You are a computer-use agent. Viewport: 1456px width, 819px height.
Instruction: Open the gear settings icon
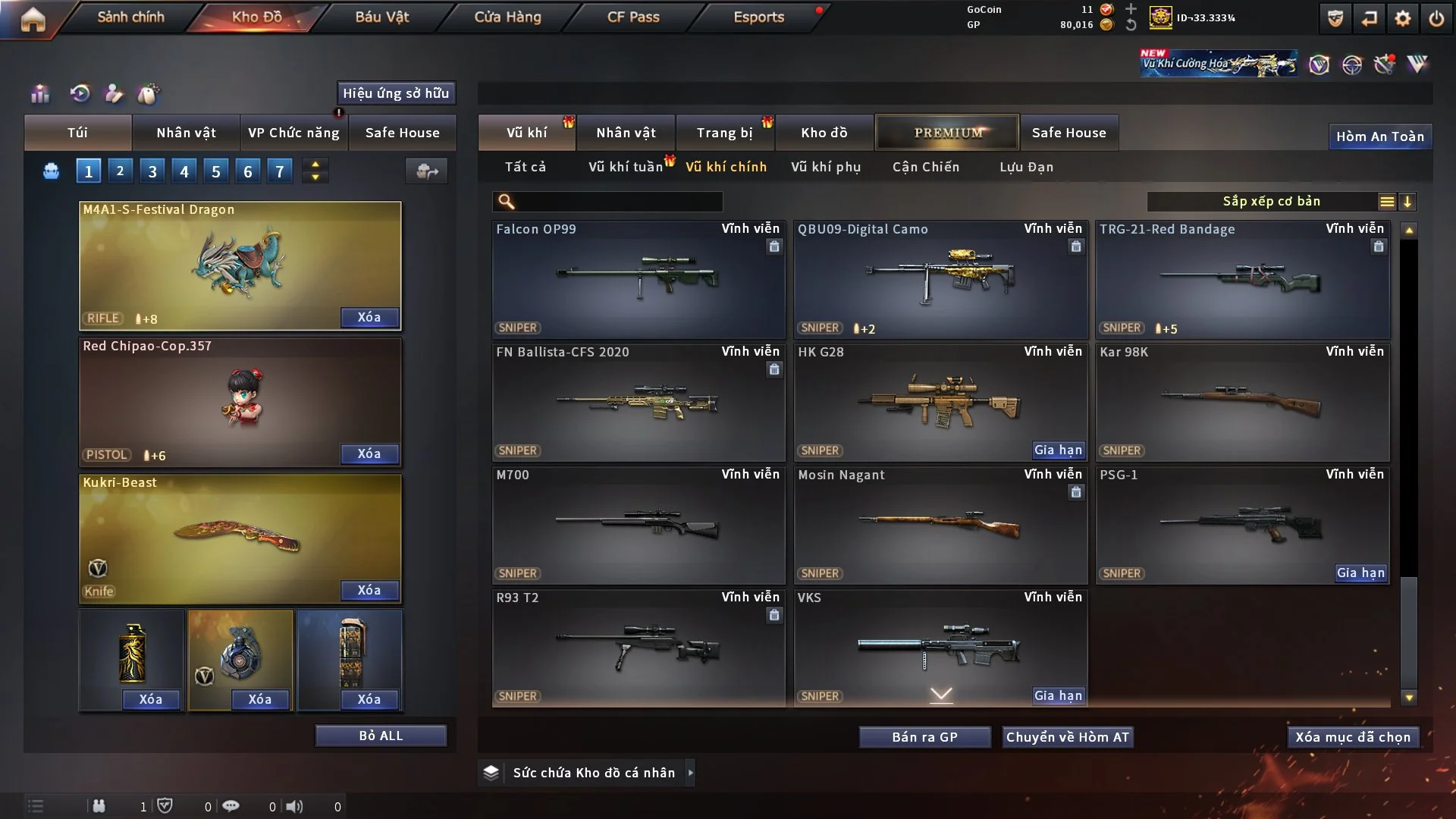coord(1403,18)
